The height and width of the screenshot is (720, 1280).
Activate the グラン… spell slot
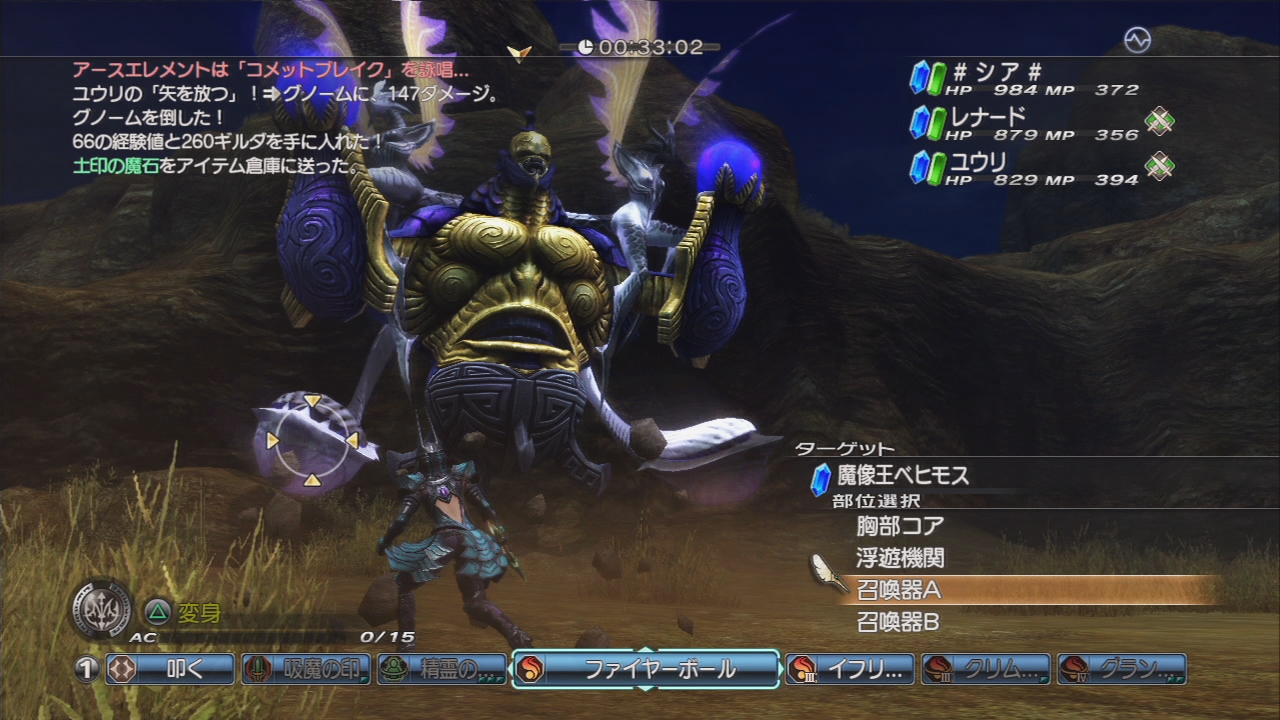(x=1122, y=669)
